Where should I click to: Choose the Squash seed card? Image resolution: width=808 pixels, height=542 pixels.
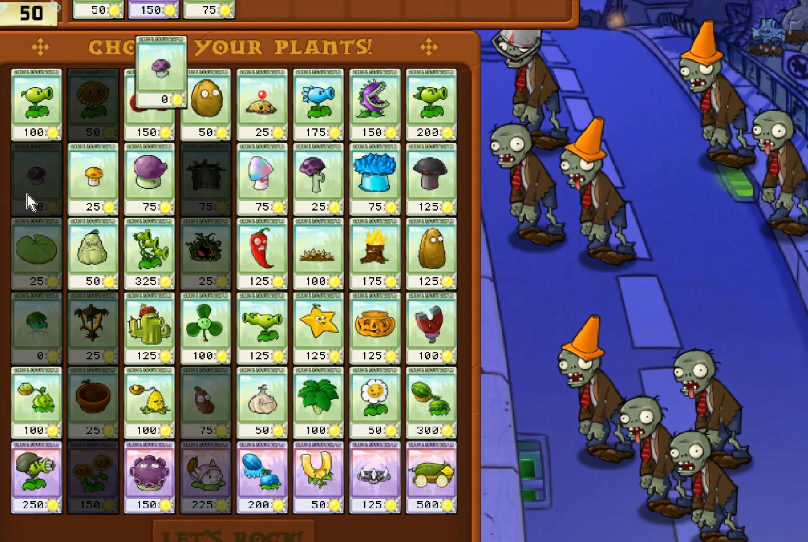point(94,252)
